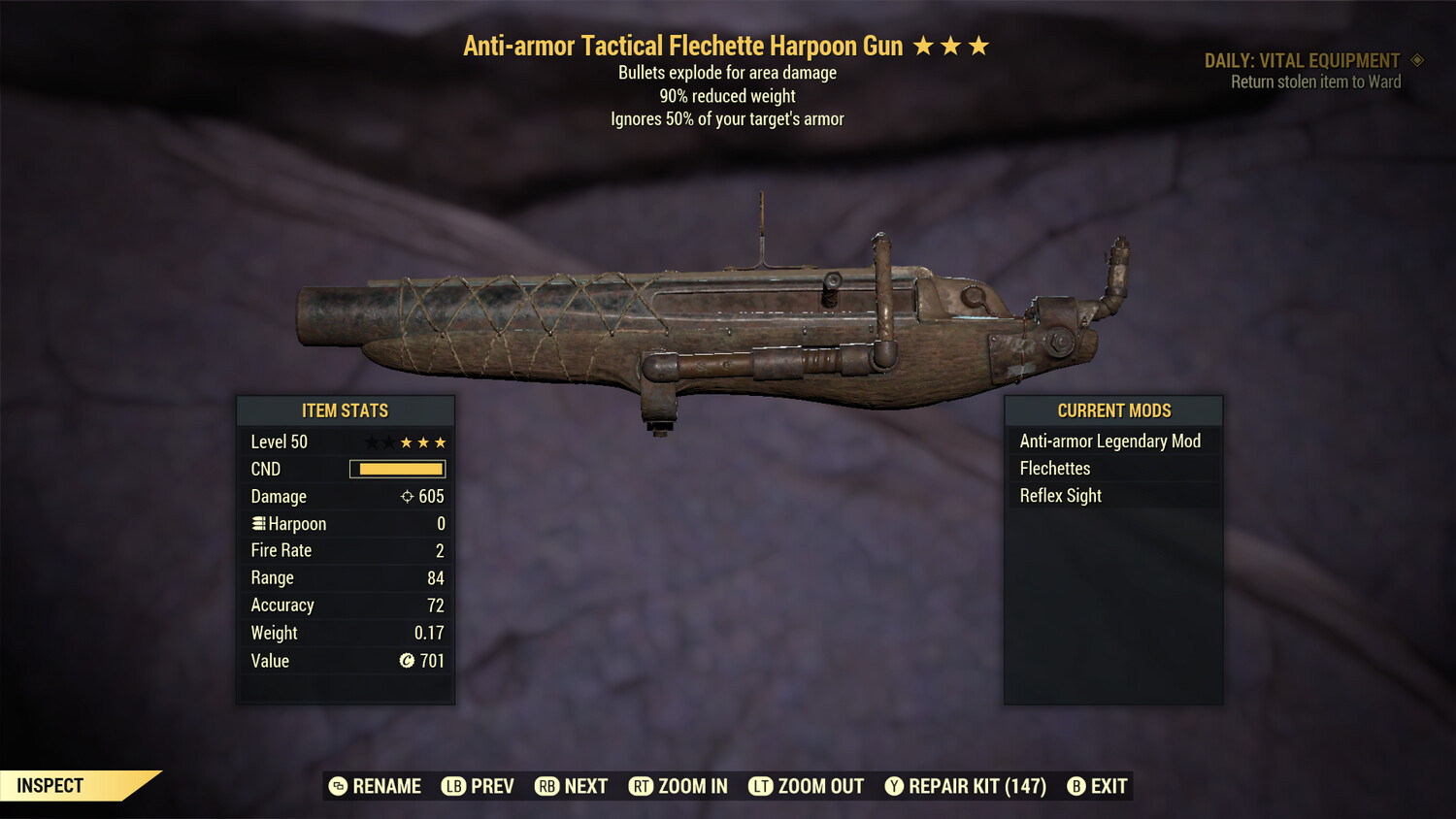The width and height of the screenshot is (1456, 819).
Task: Click the Caps currency icon next to Value
Action: 409,661
